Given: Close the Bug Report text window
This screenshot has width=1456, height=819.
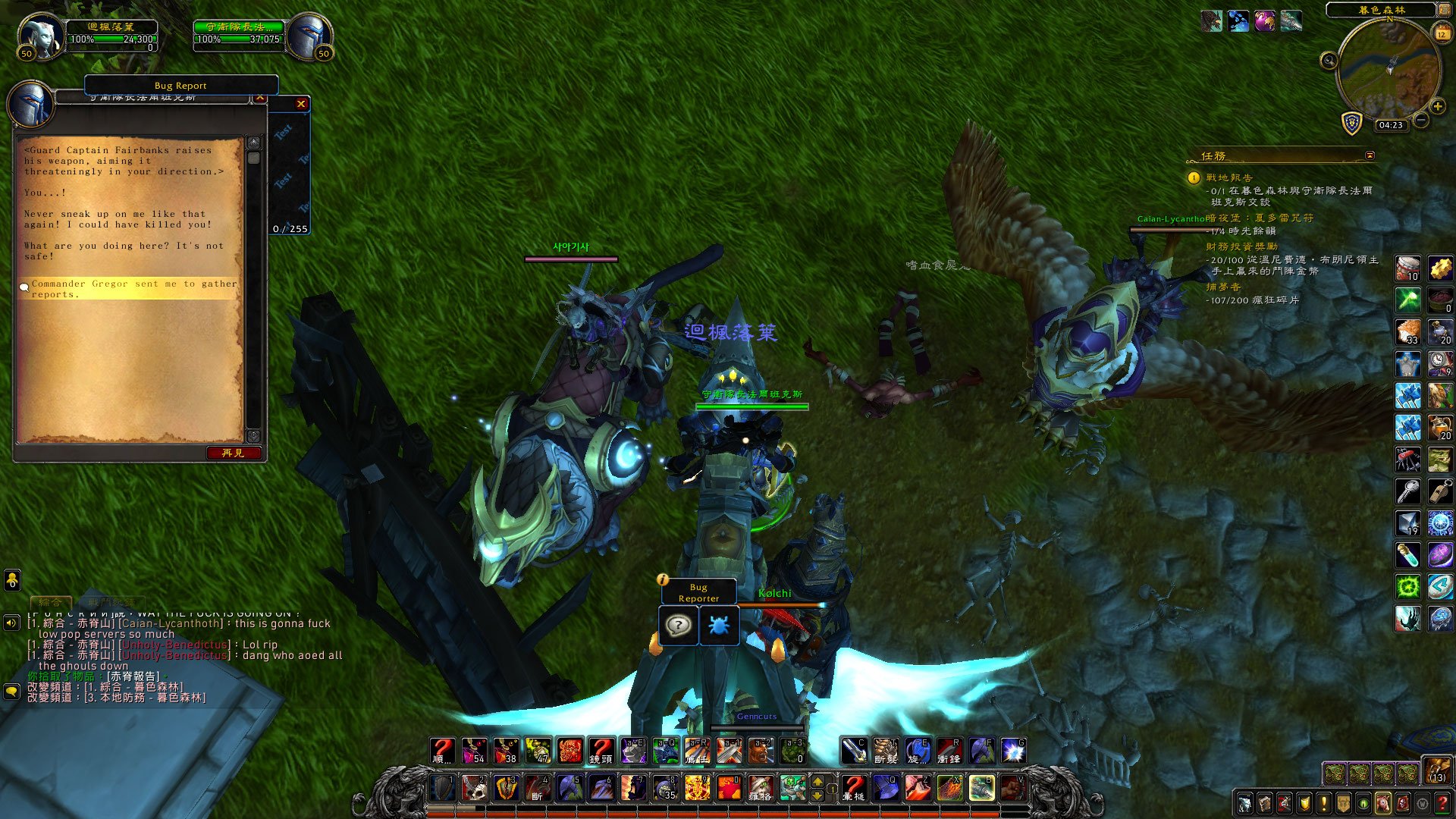Looking at the screenshot, I should (301, 104).
